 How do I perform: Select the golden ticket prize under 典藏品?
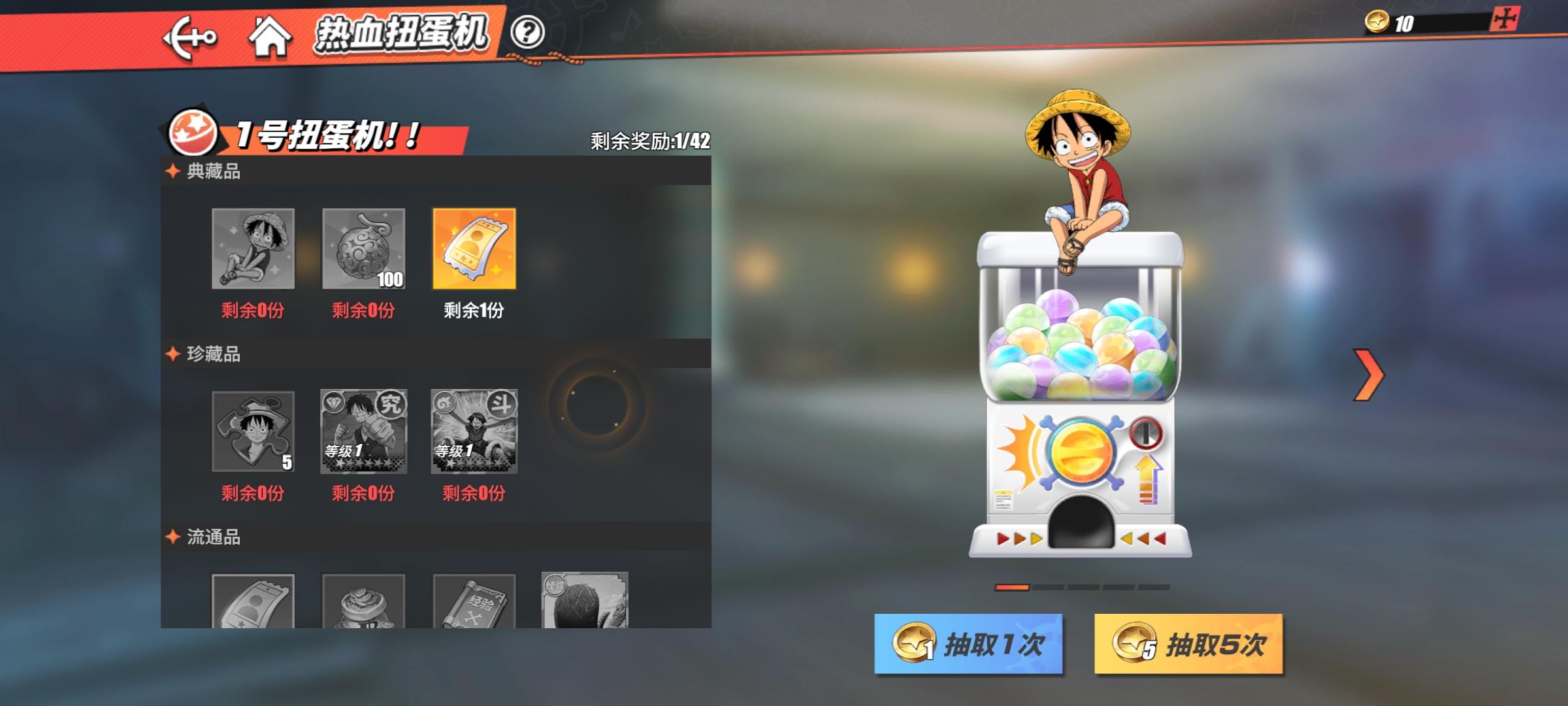point(475,250)
